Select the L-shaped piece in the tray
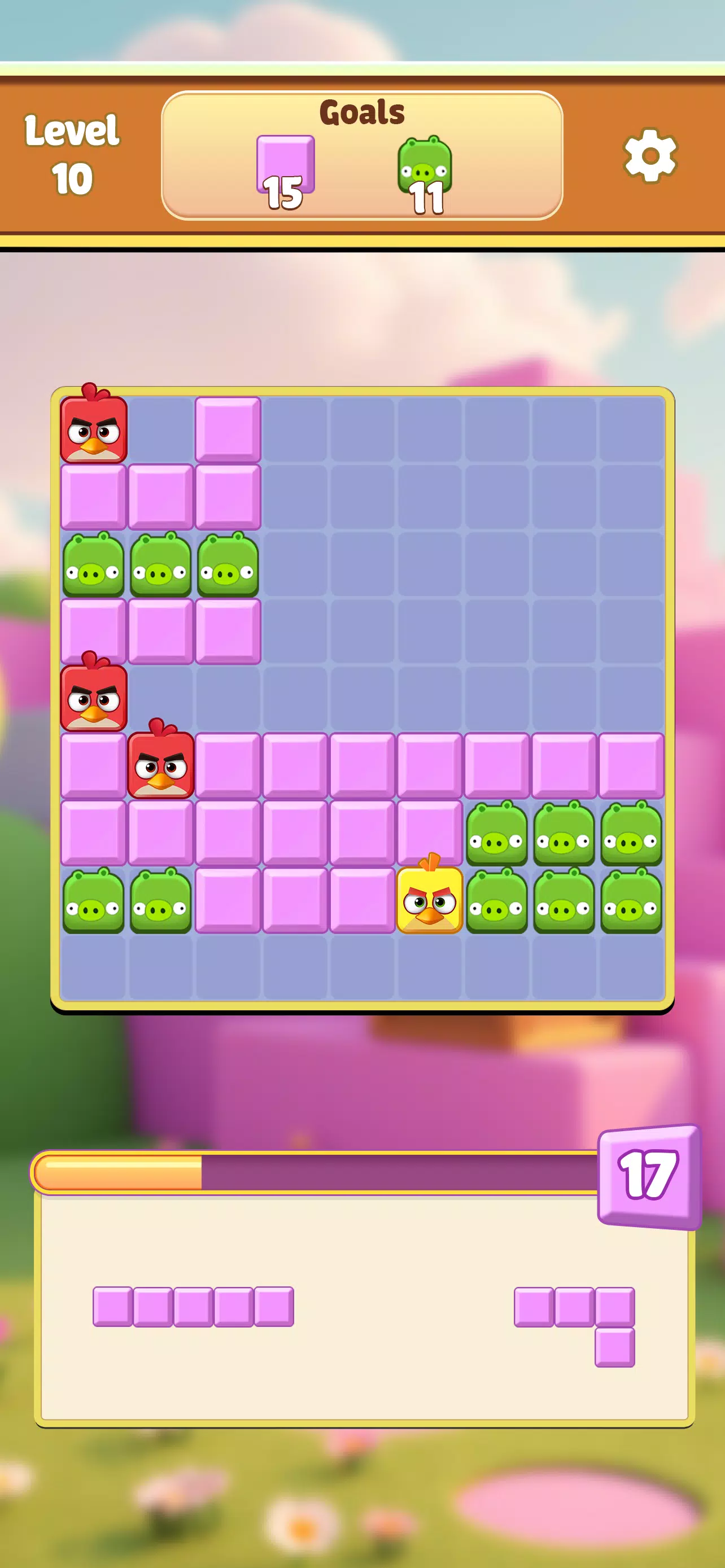725x1568 pixels. (x=575, y=1315)
